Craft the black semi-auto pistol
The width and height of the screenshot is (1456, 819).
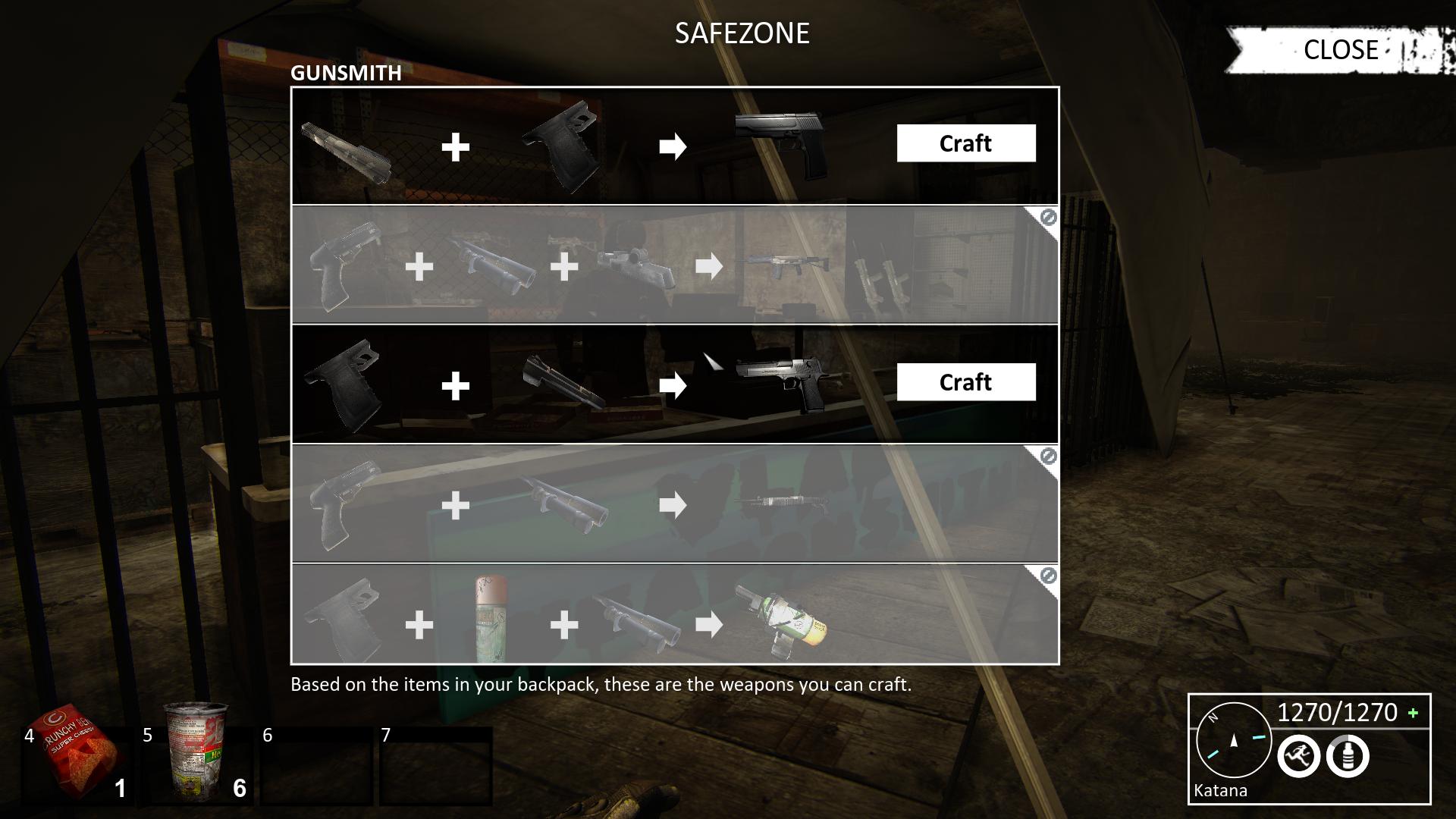pyautogui.click(x=965, y=143)
